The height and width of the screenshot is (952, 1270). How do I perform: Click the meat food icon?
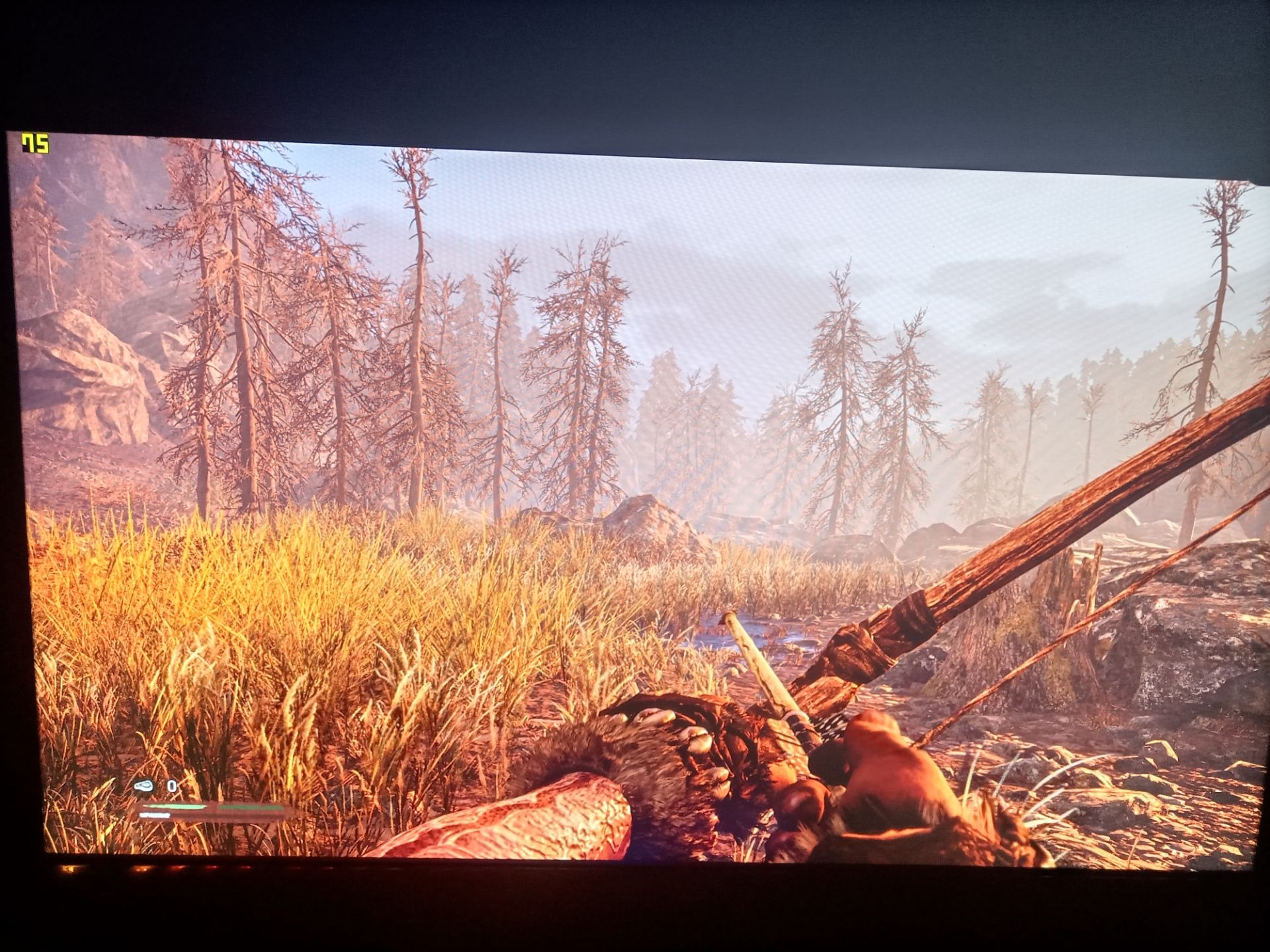point(144,786)
